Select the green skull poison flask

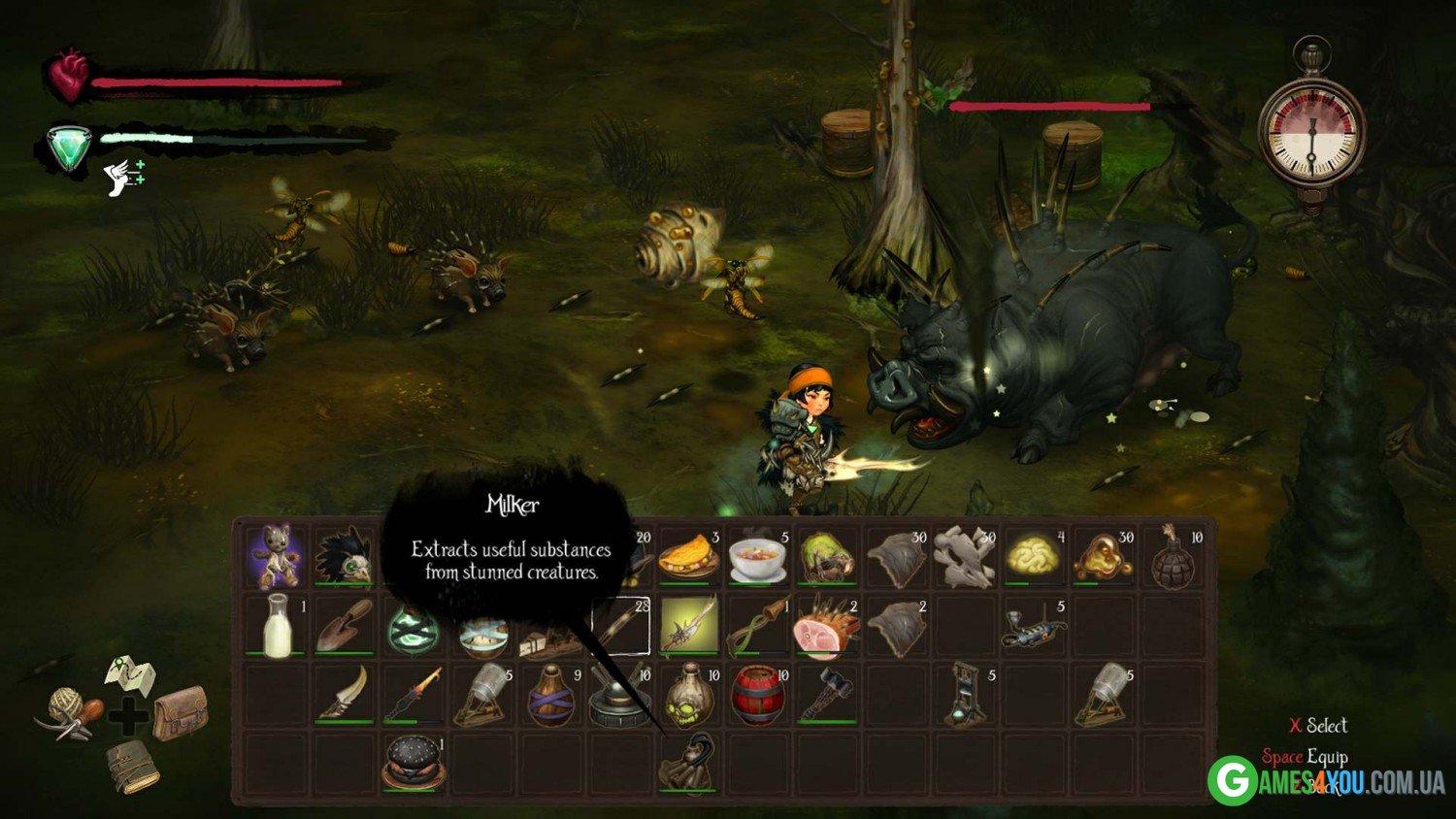coord(689,696)
